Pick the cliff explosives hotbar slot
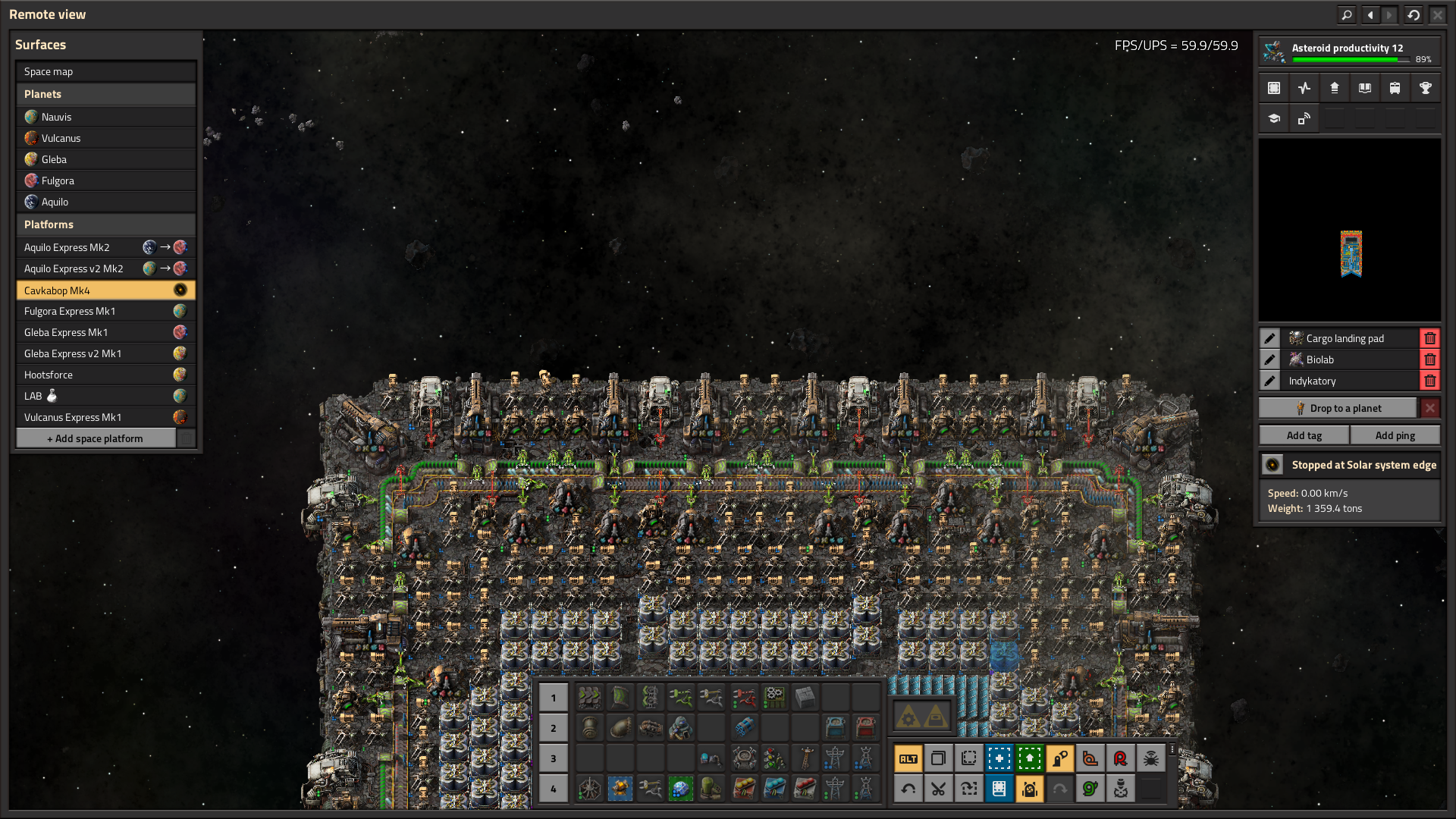Image resolution: width=1456 pixels, height=819 pixels. 744,728
